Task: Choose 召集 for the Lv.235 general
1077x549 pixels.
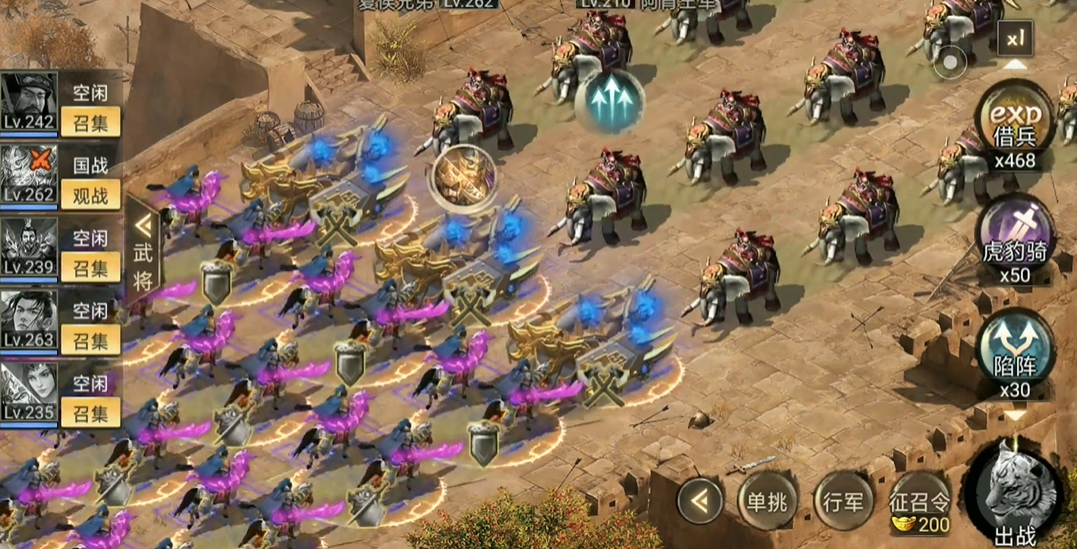Action: (90, 411)
